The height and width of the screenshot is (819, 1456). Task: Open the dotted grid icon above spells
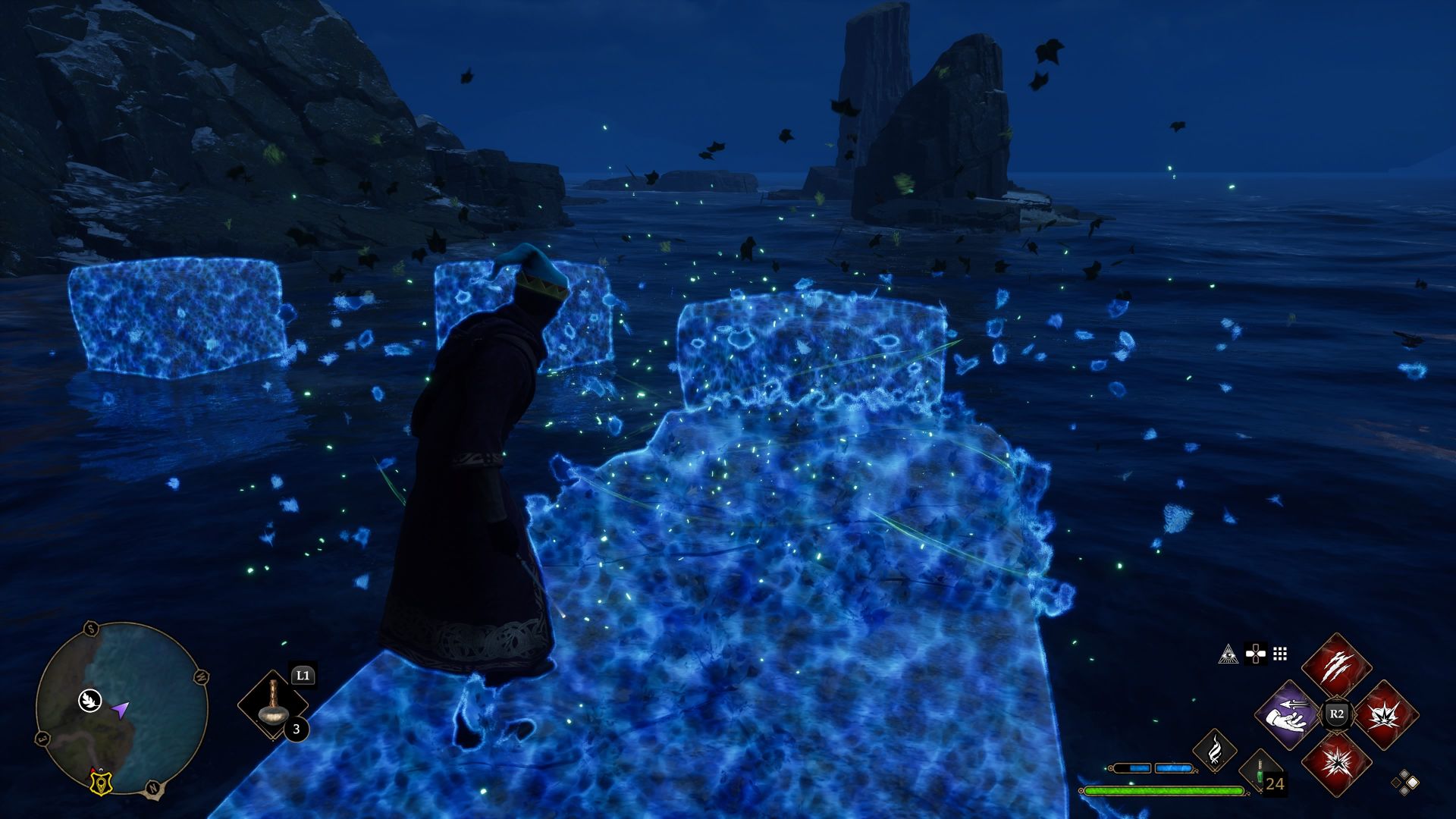click(1280, 654)
